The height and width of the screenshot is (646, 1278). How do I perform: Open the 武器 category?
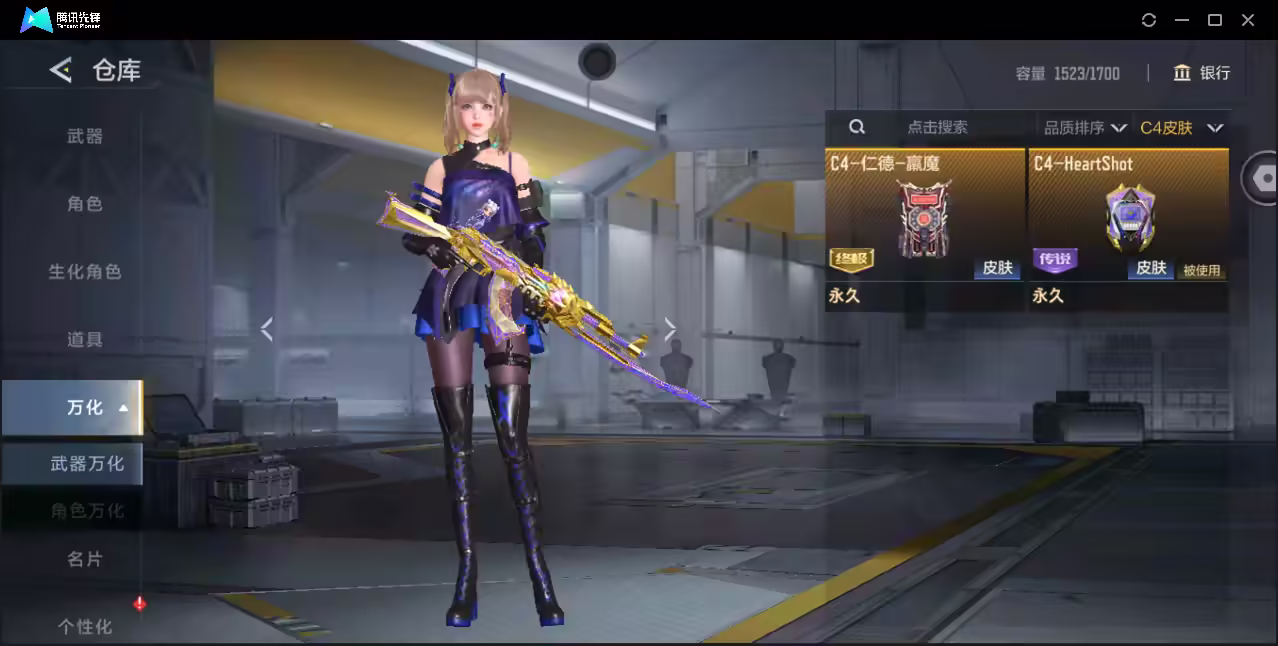pos(85,136)
